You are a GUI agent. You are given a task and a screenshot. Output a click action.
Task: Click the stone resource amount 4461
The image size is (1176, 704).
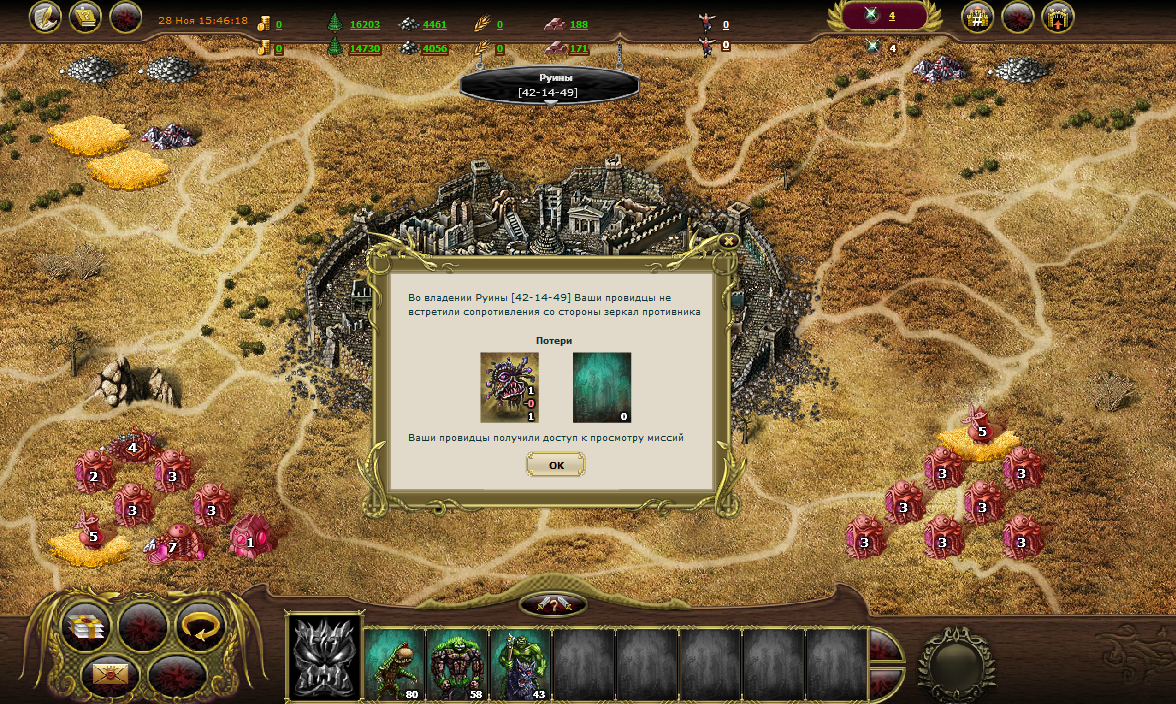pos(435,24)
